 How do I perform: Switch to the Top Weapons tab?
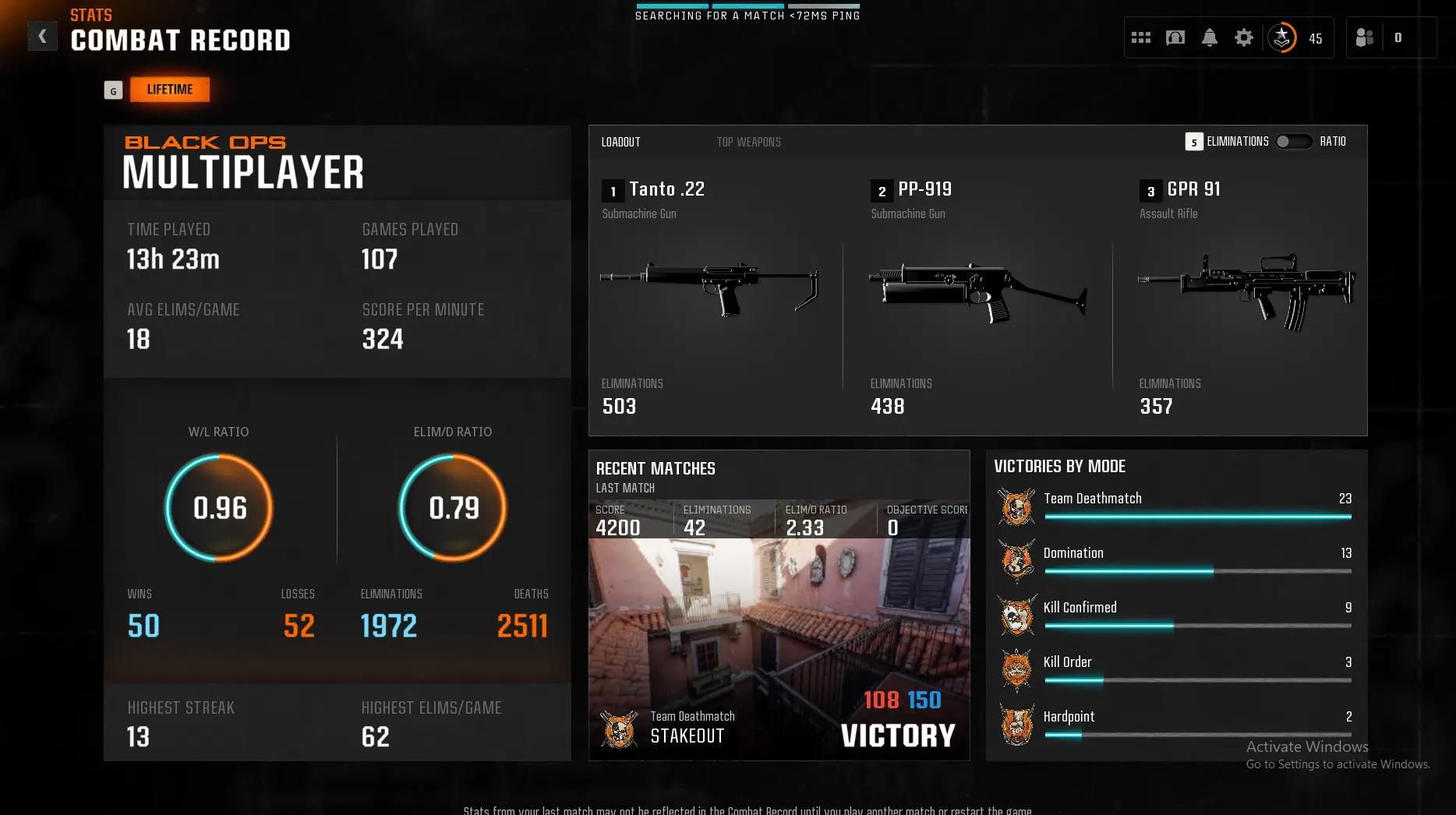coord(748,141)
